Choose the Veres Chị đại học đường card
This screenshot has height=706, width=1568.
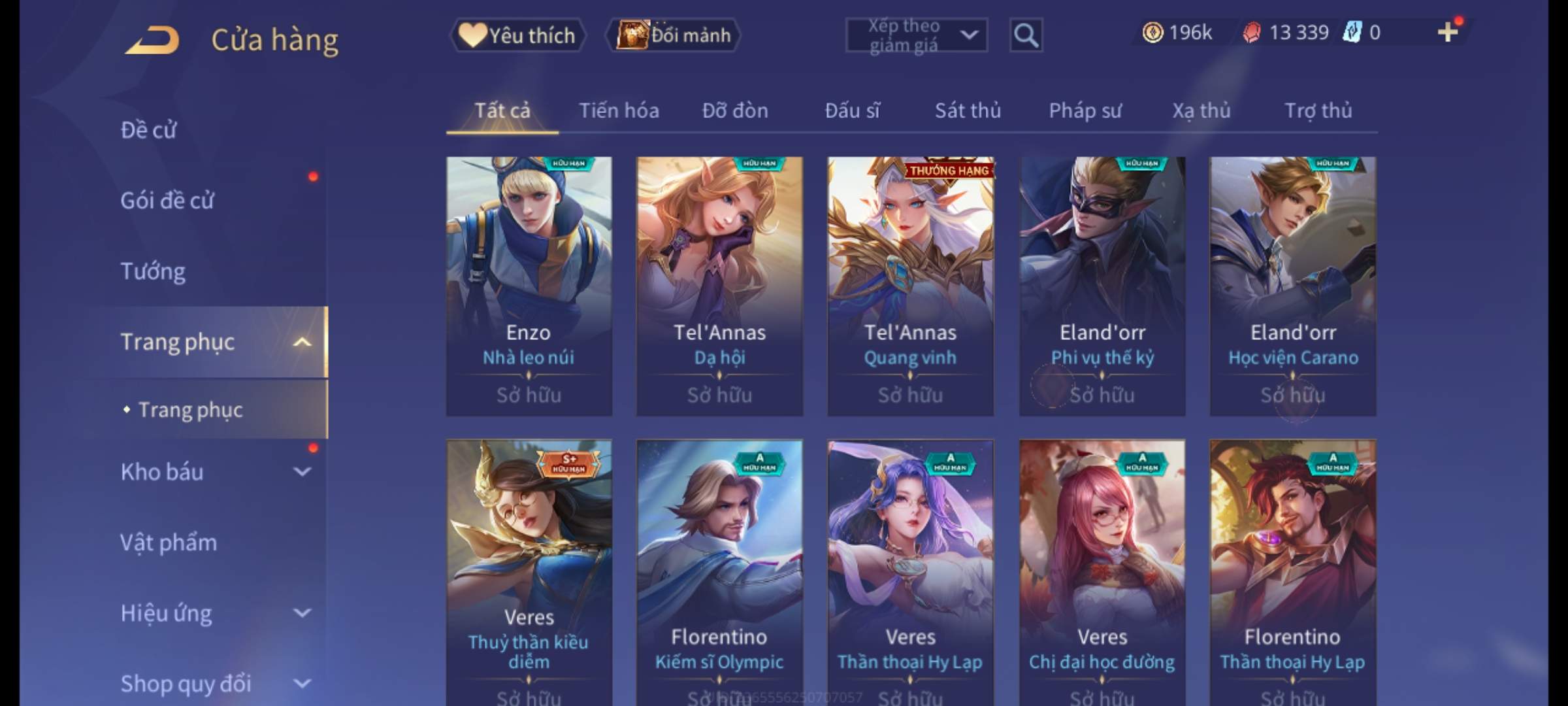(1102, 569)
